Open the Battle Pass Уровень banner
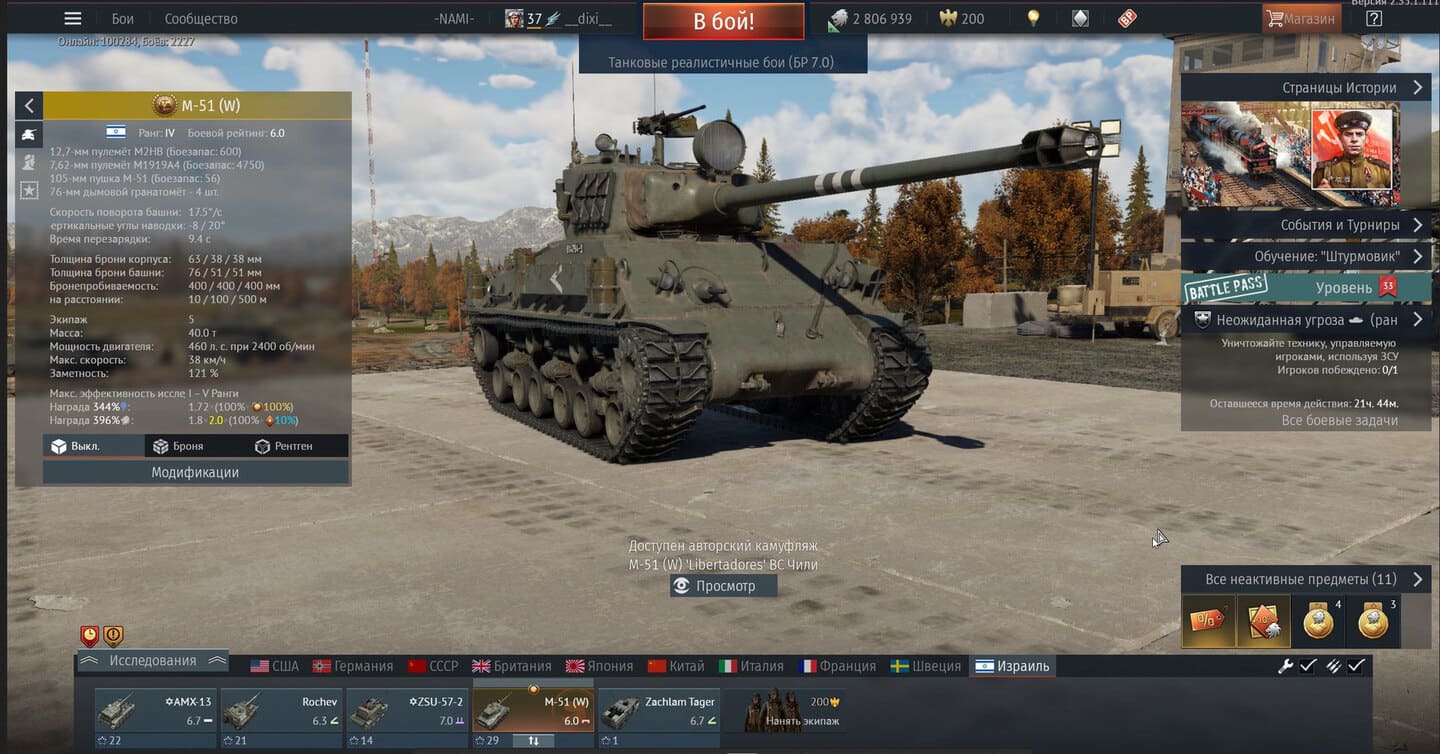 coord(1304,288)
